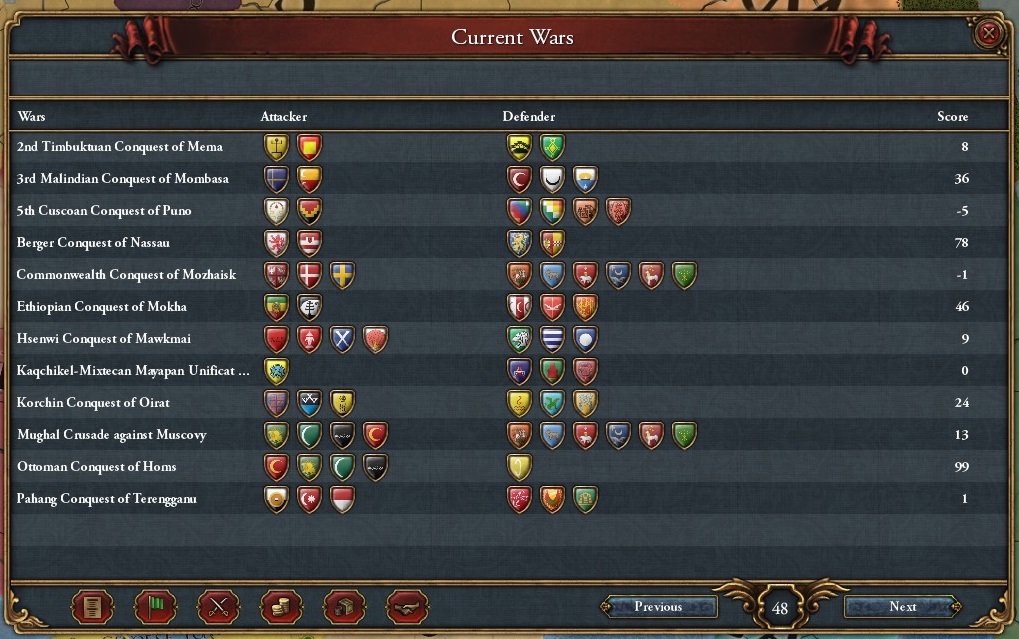Choose the Ethiopian Conquest of Mokha row
Screen dimensions: 1019x639
coord(102,307)
